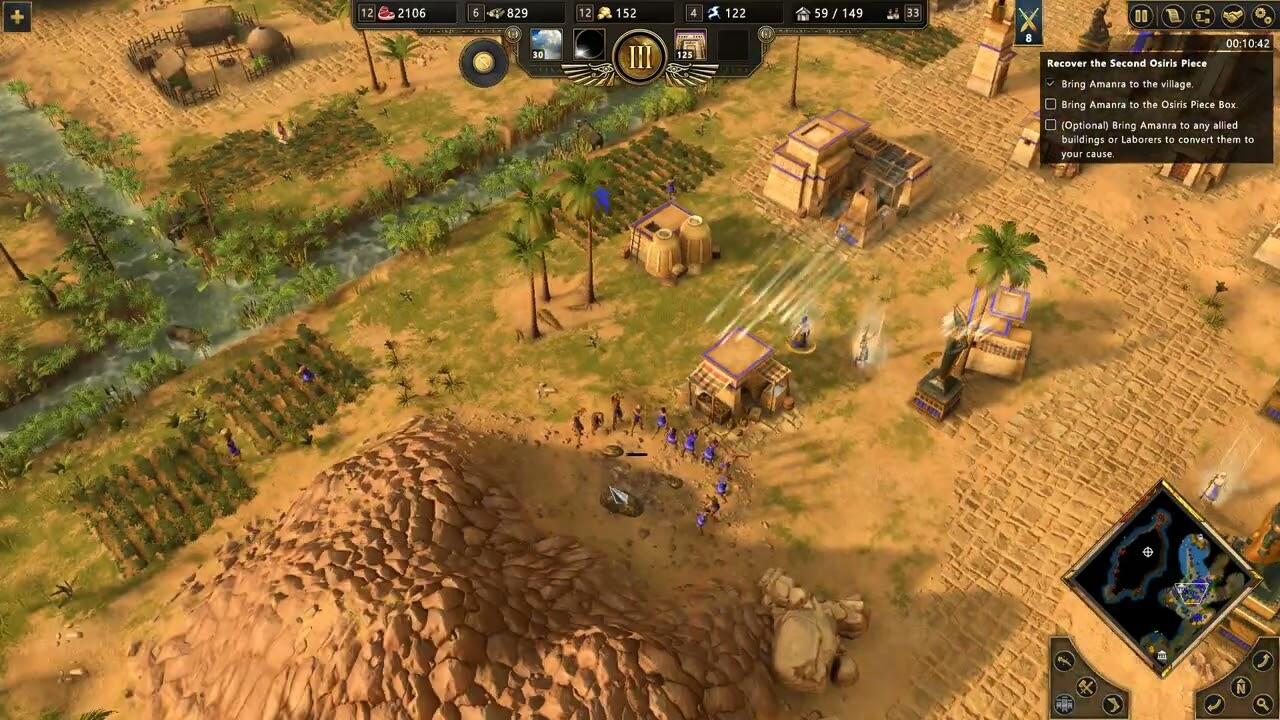Click the round gold coin button
The height and width of the screenshot is (720, 1280).
(x=484, y=62)
